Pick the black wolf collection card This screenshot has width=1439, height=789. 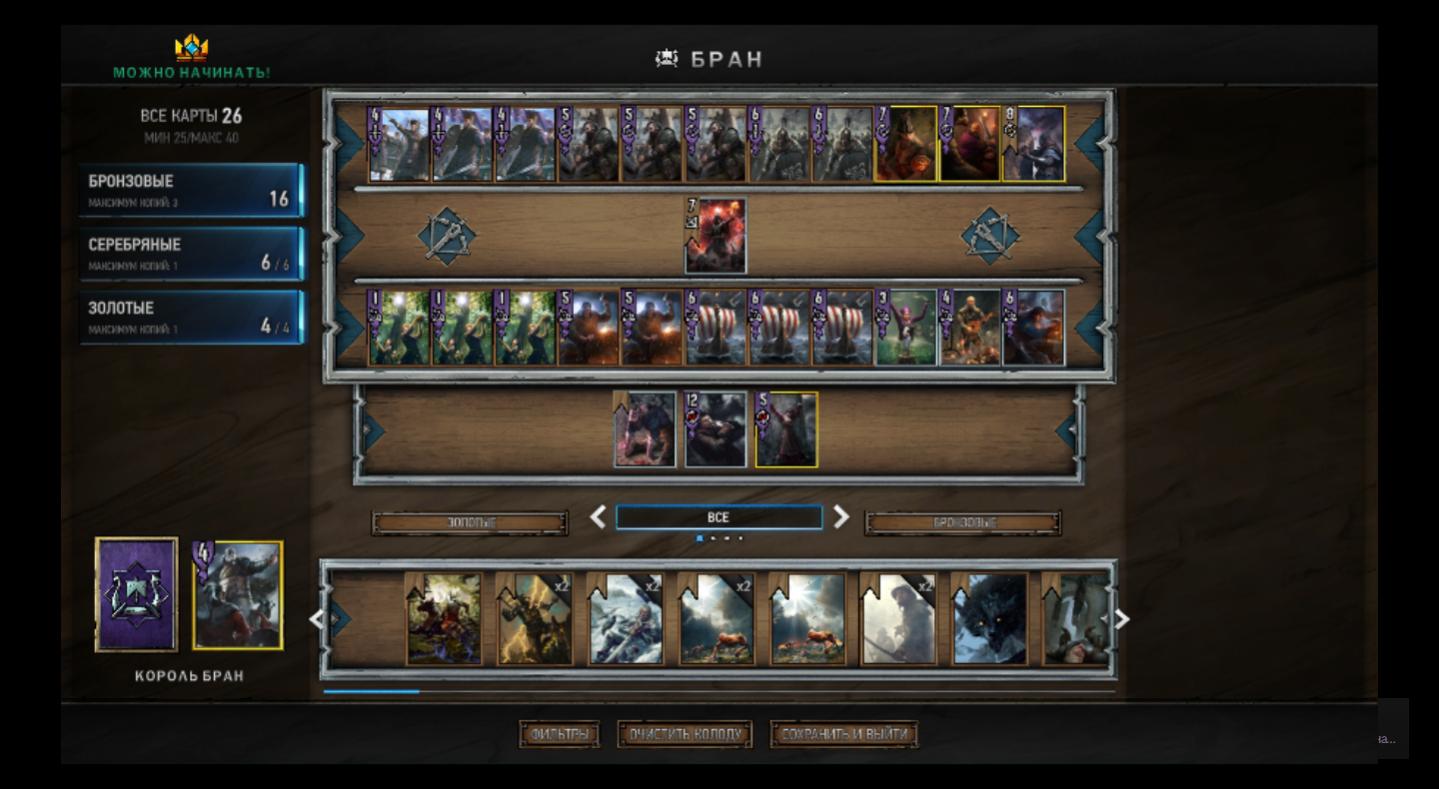pyautogui.click(x=989, y=619)
